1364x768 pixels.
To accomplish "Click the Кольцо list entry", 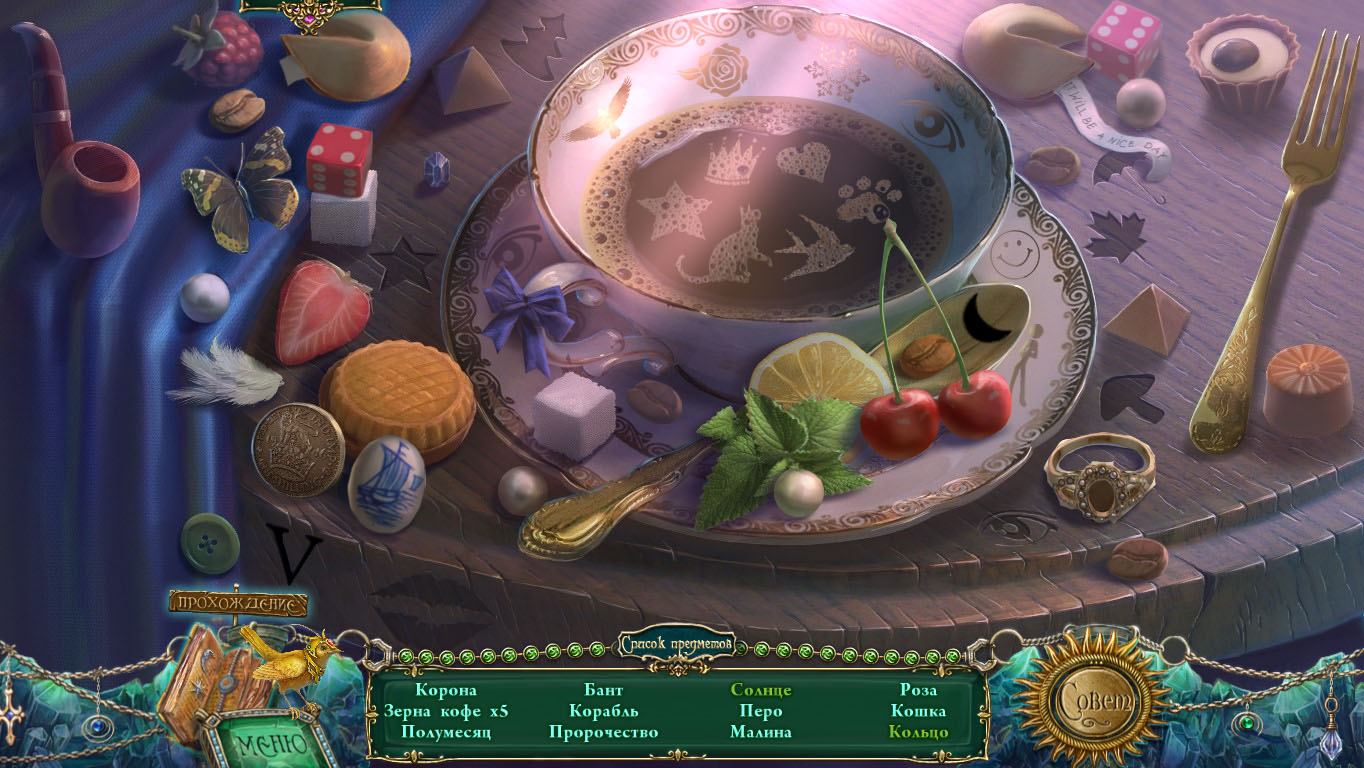I will coord(918,732).
